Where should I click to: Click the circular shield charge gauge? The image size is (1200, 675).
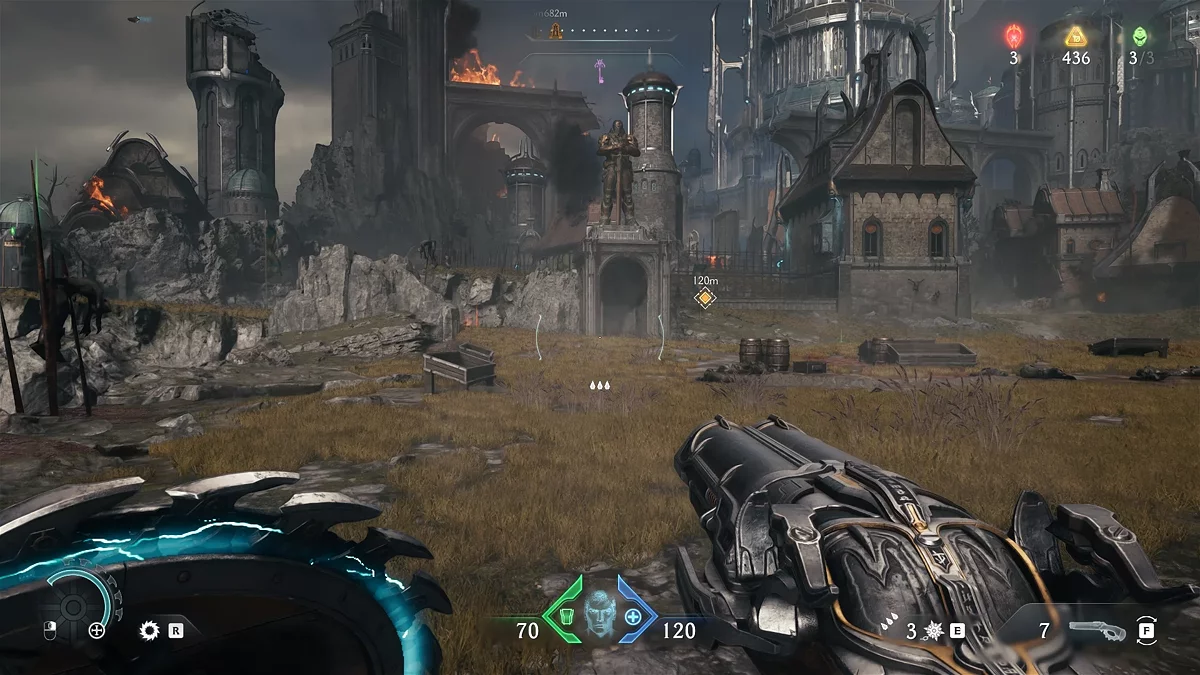click(77, 604)
